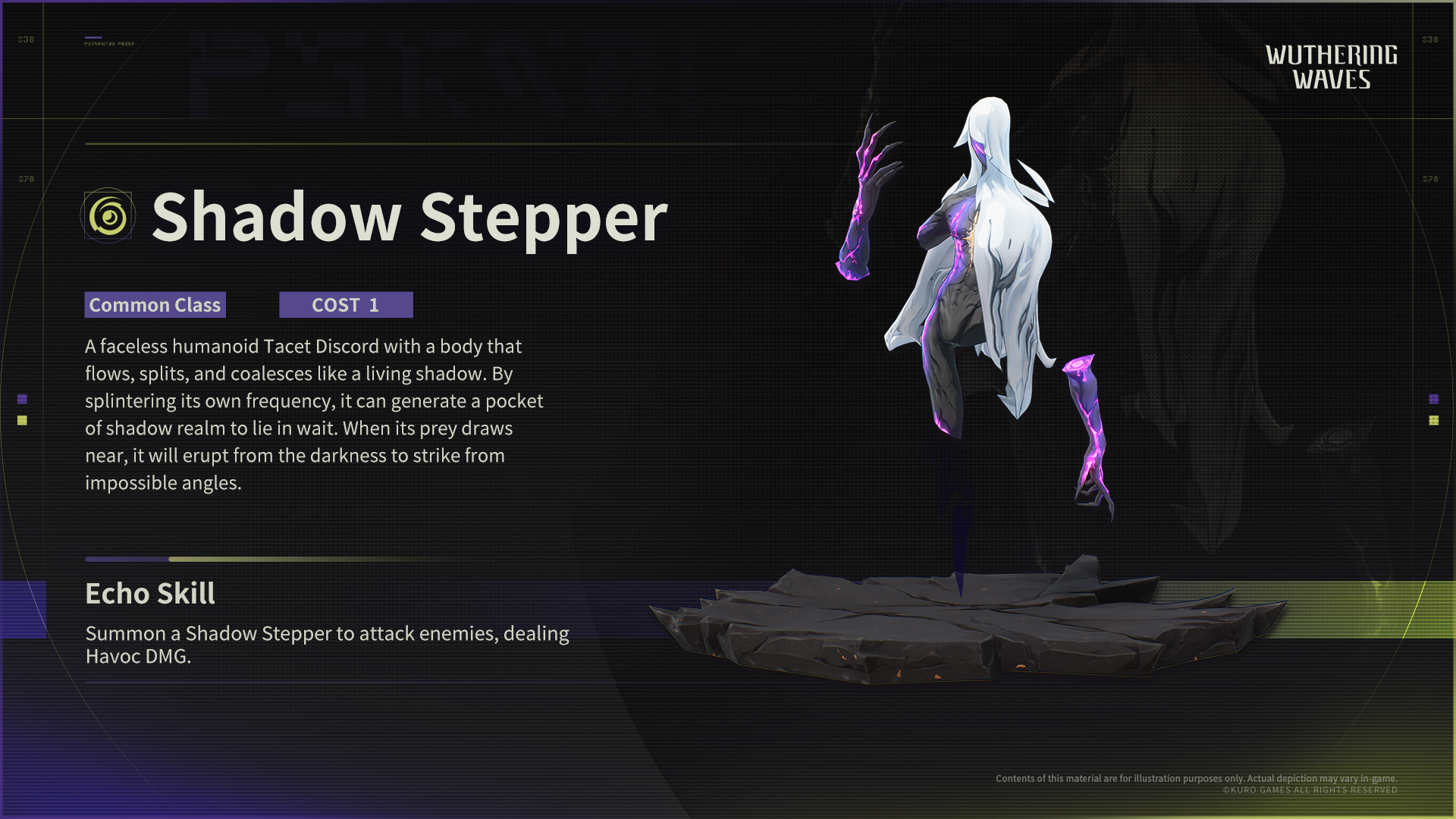Click the Havoc spiral element icon

[108, 217]
